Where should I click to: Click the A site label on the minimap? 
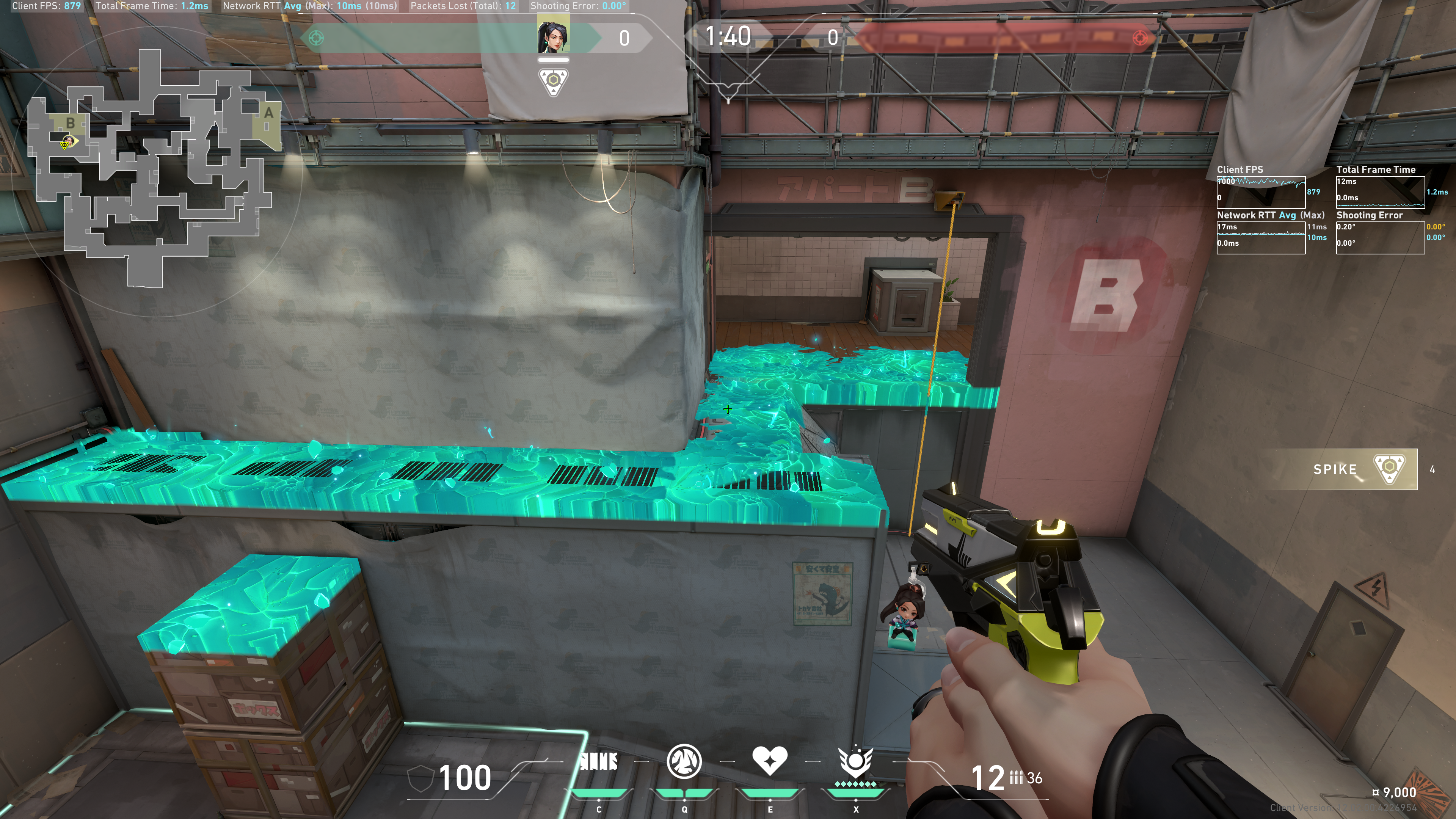tap(268, 113)
